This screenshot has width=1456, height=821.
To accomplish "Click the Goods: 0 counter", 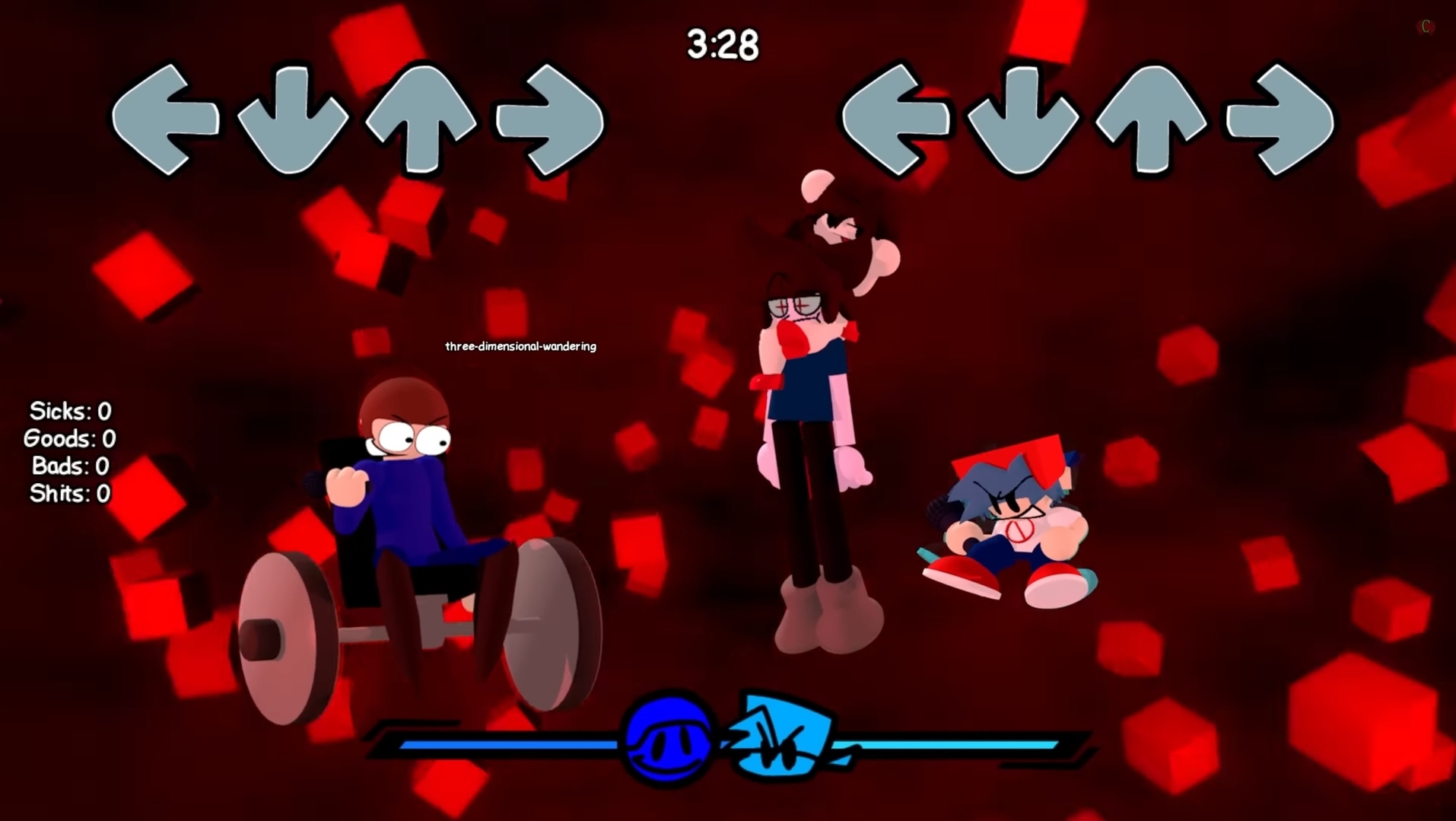I will click(69, 439).
